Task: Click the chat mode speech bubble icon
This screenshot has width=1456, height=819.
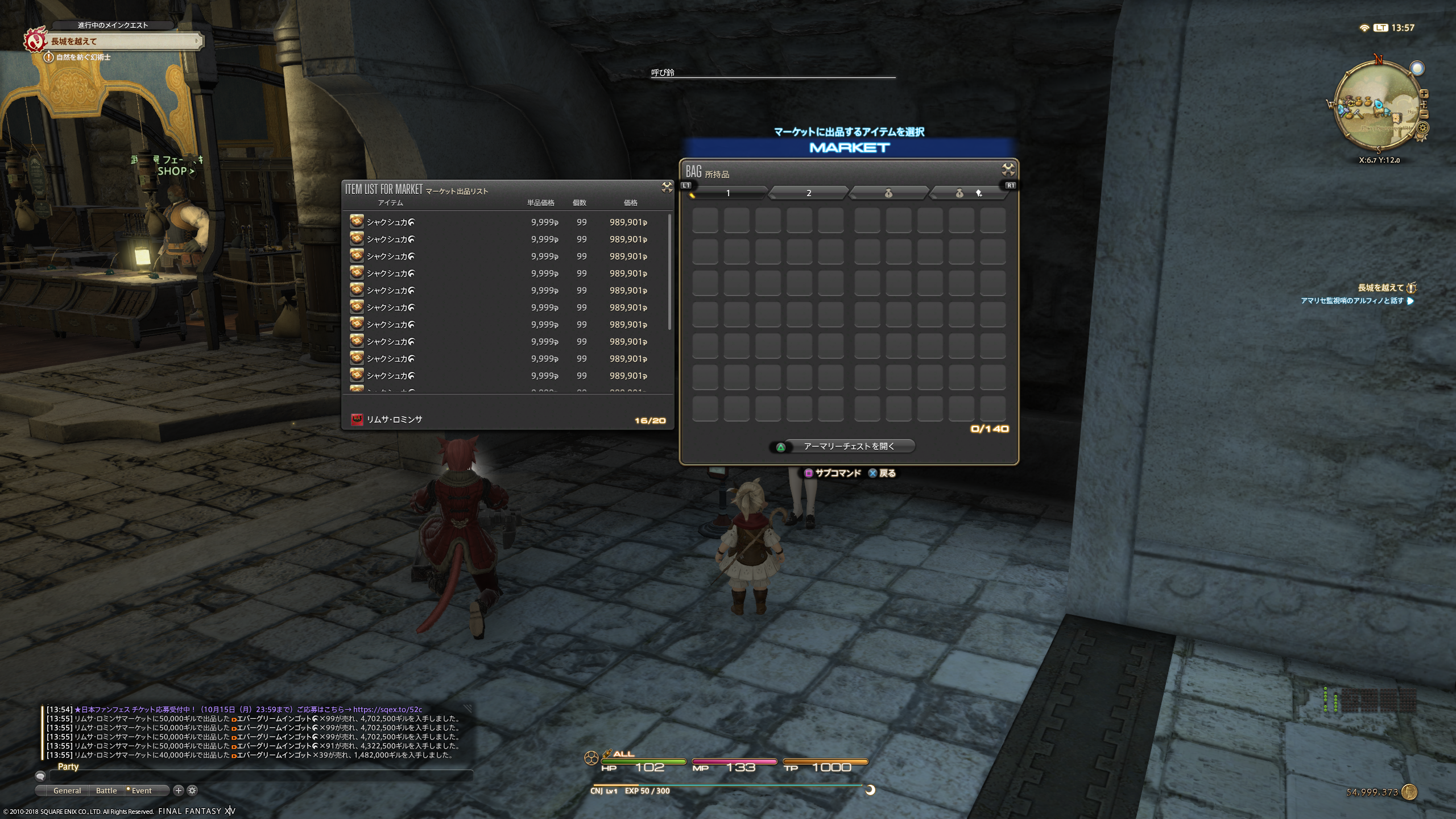Action: pyautogui.click(x=40, y=776)
